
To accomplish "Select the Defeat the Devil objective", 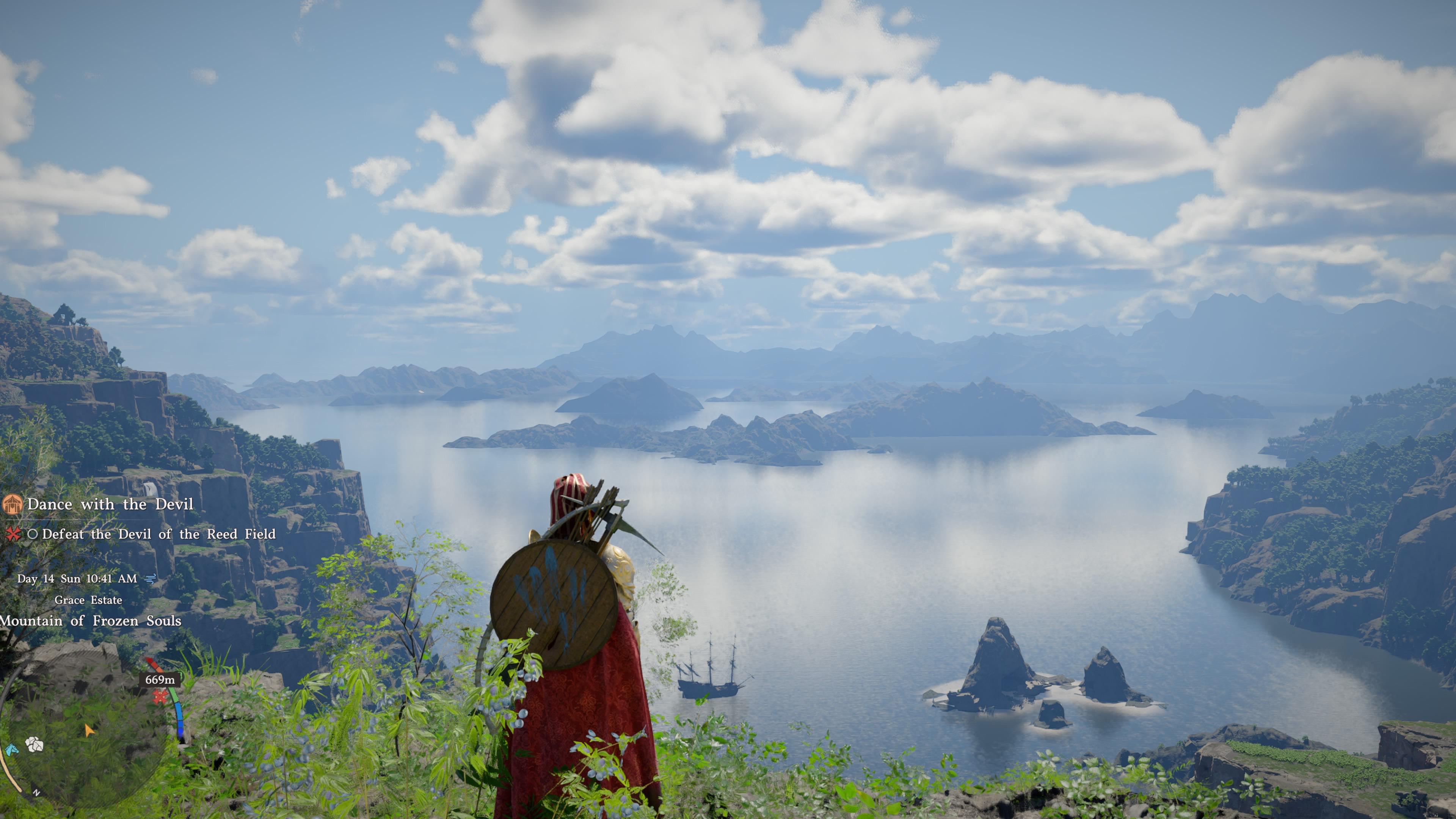I will [158, 534].
